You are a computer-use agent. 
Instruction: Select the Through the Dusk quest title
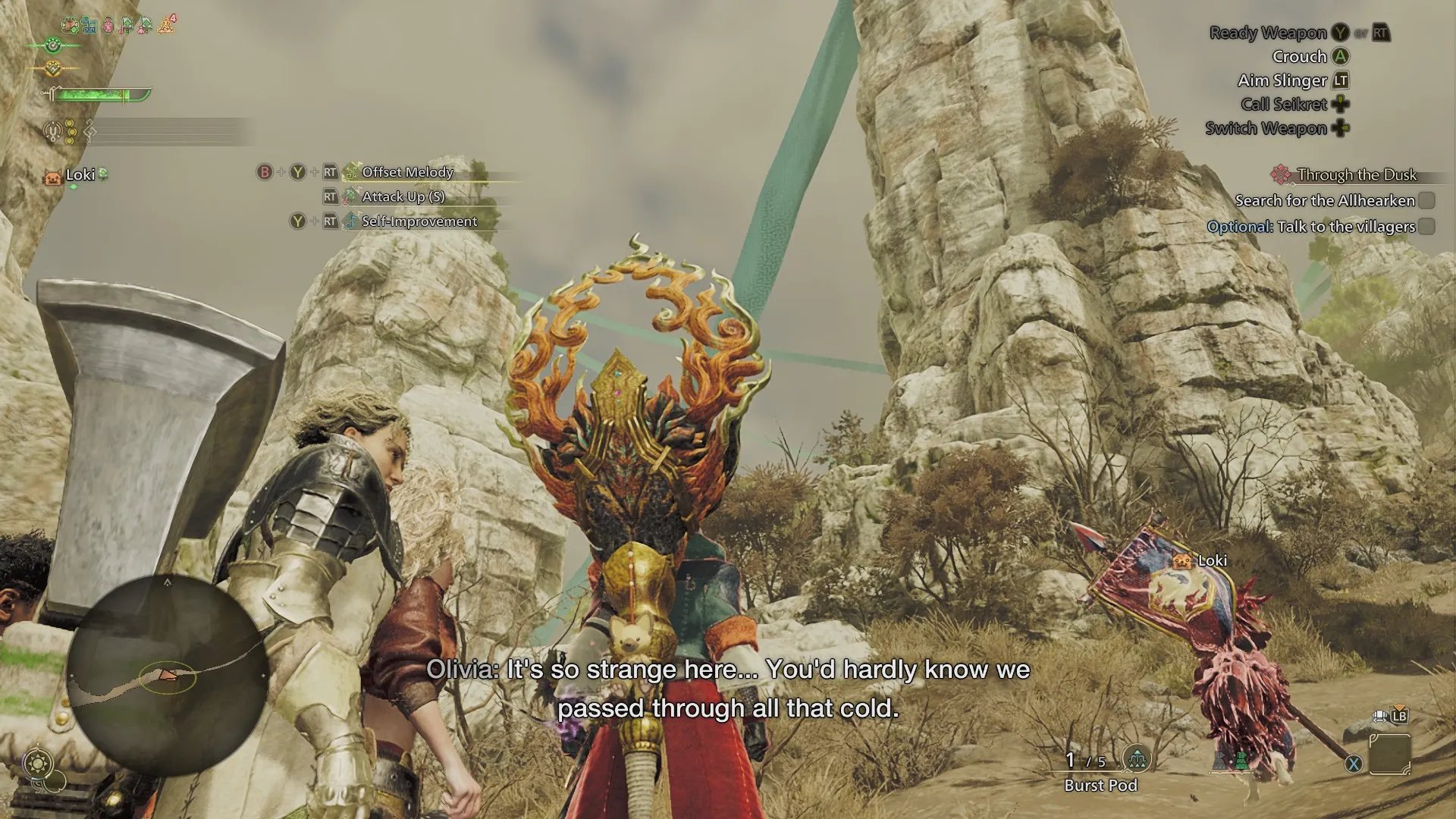(1356, 175)
